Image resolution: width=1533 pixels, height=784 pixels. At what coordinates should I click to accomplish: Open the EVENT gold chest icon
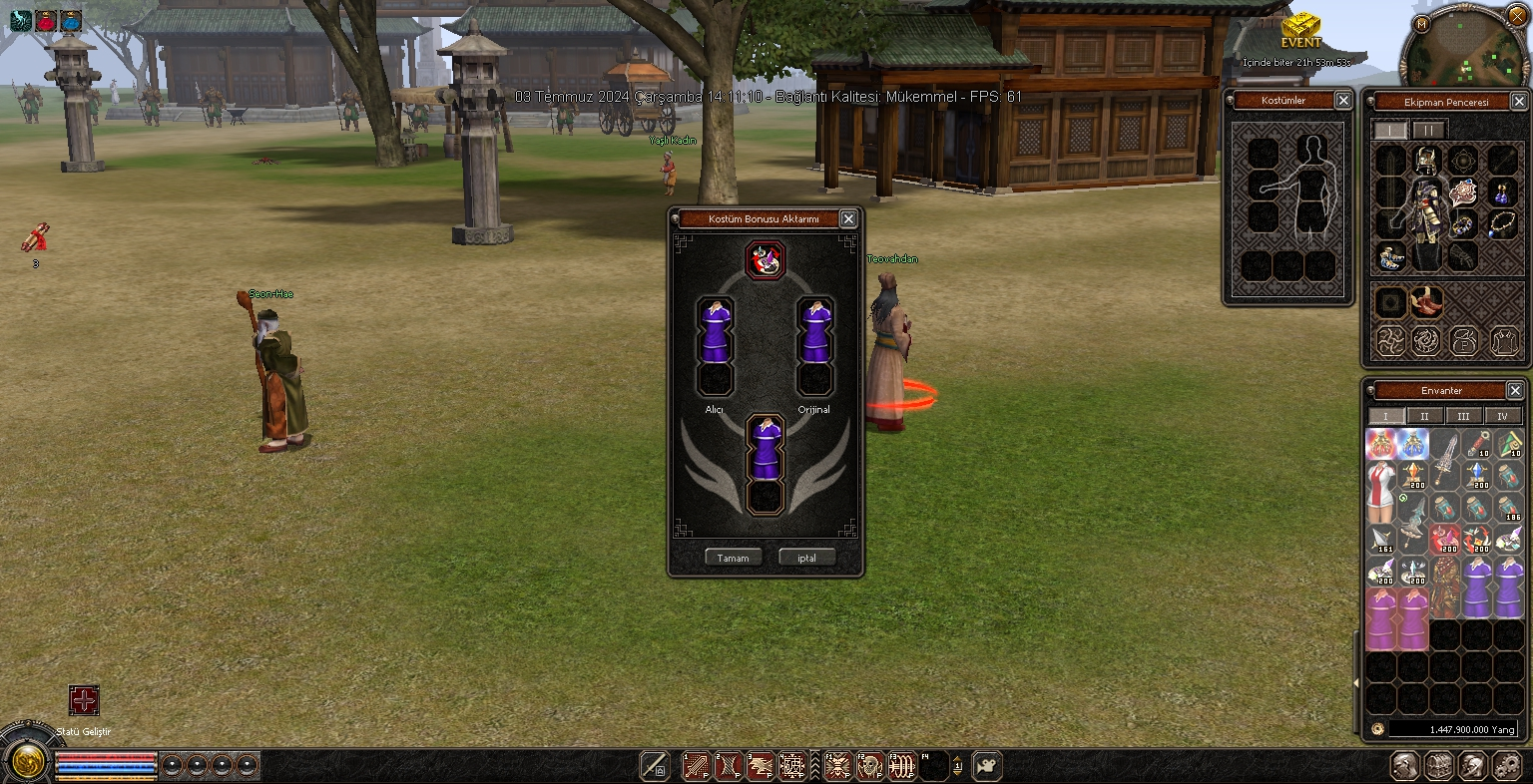click(1300, 26)
